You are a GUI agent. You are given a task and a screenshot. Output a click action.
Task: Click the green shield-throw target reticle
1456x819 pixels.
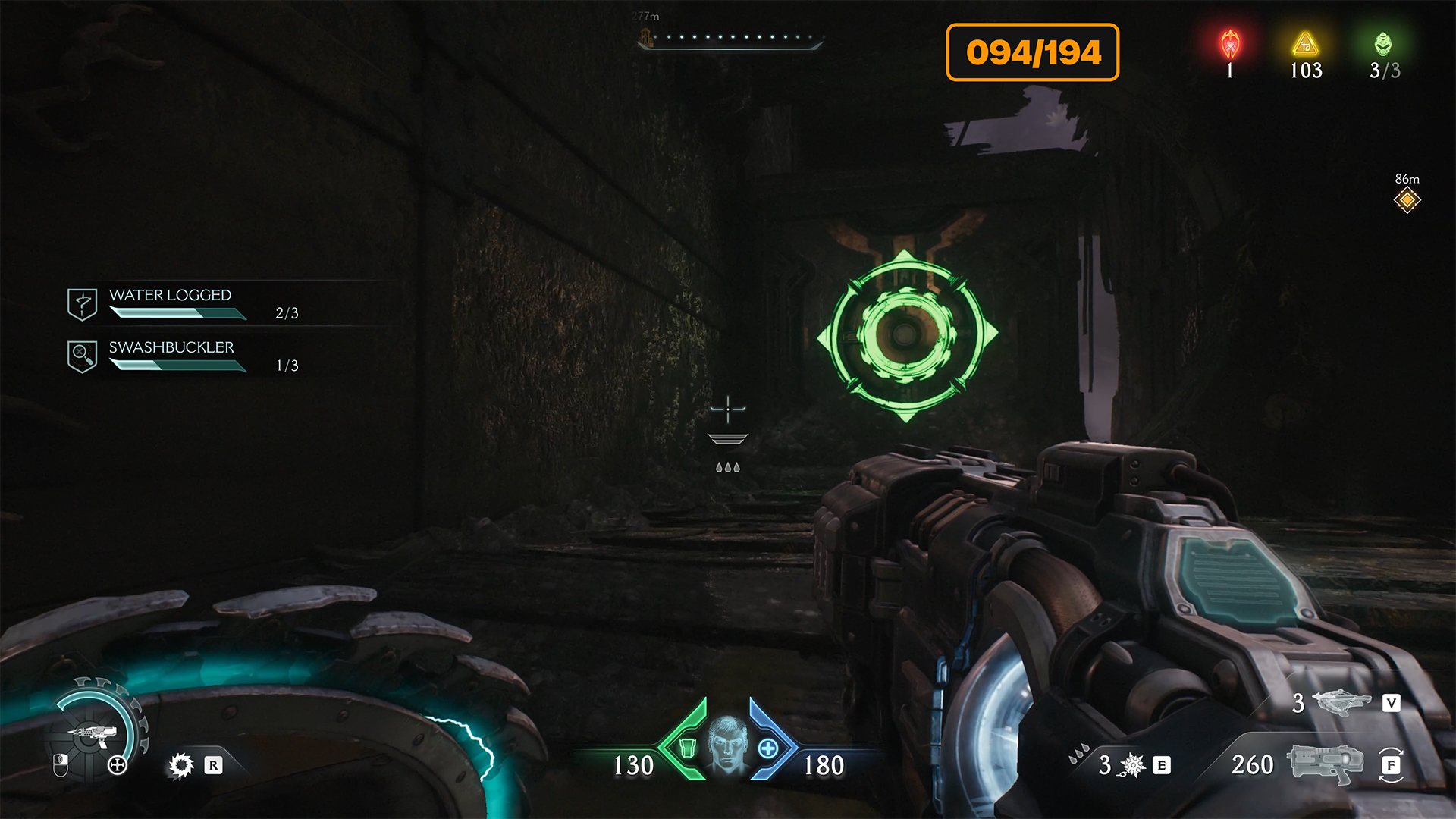click(x=906, y=334)
